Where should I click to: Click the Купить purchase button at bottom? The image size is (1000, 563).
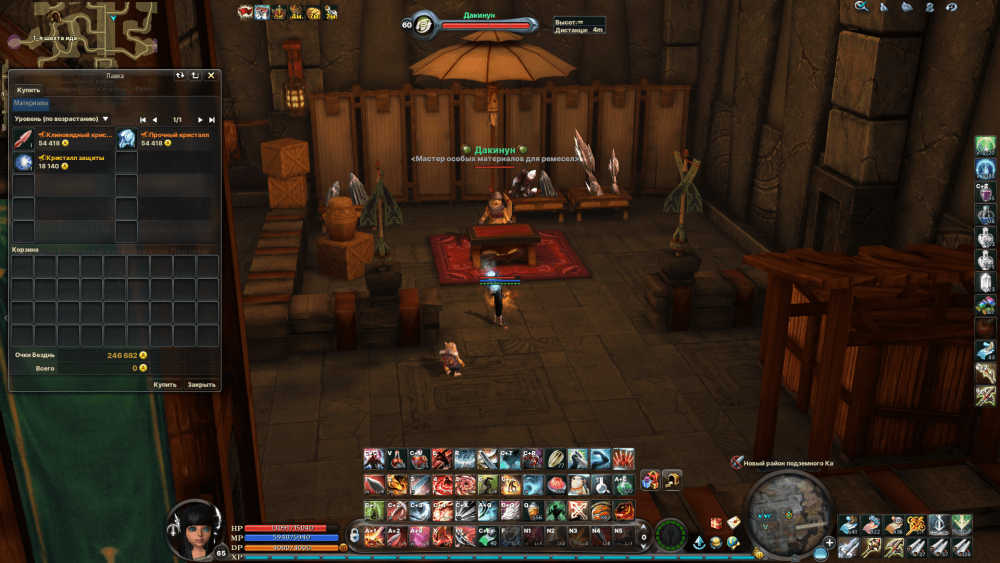click(x=165, y=384)
